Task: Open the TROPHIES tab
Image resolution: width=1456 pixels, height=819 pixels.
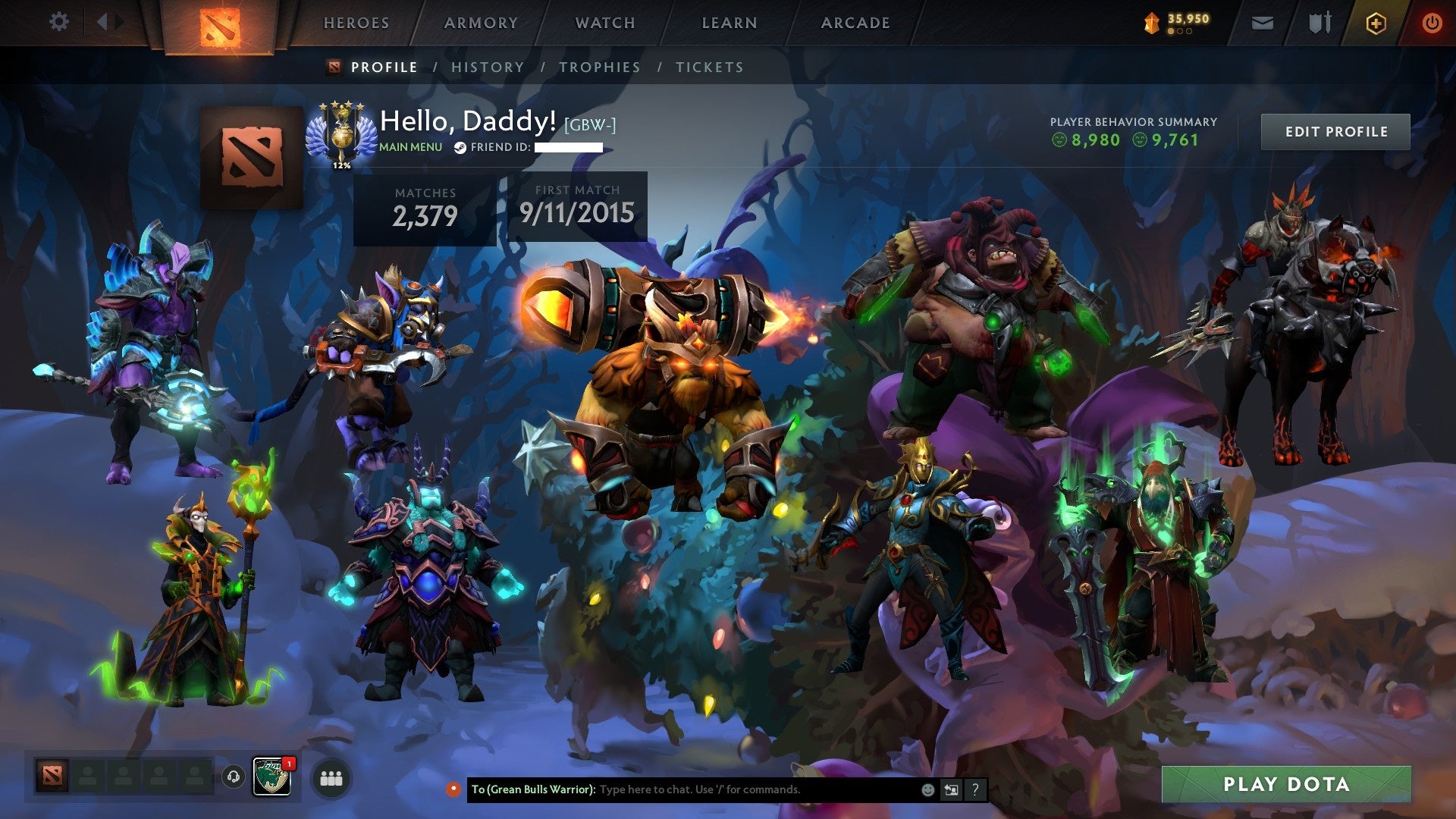Action: pyautogui.click(x=600, y=67)
